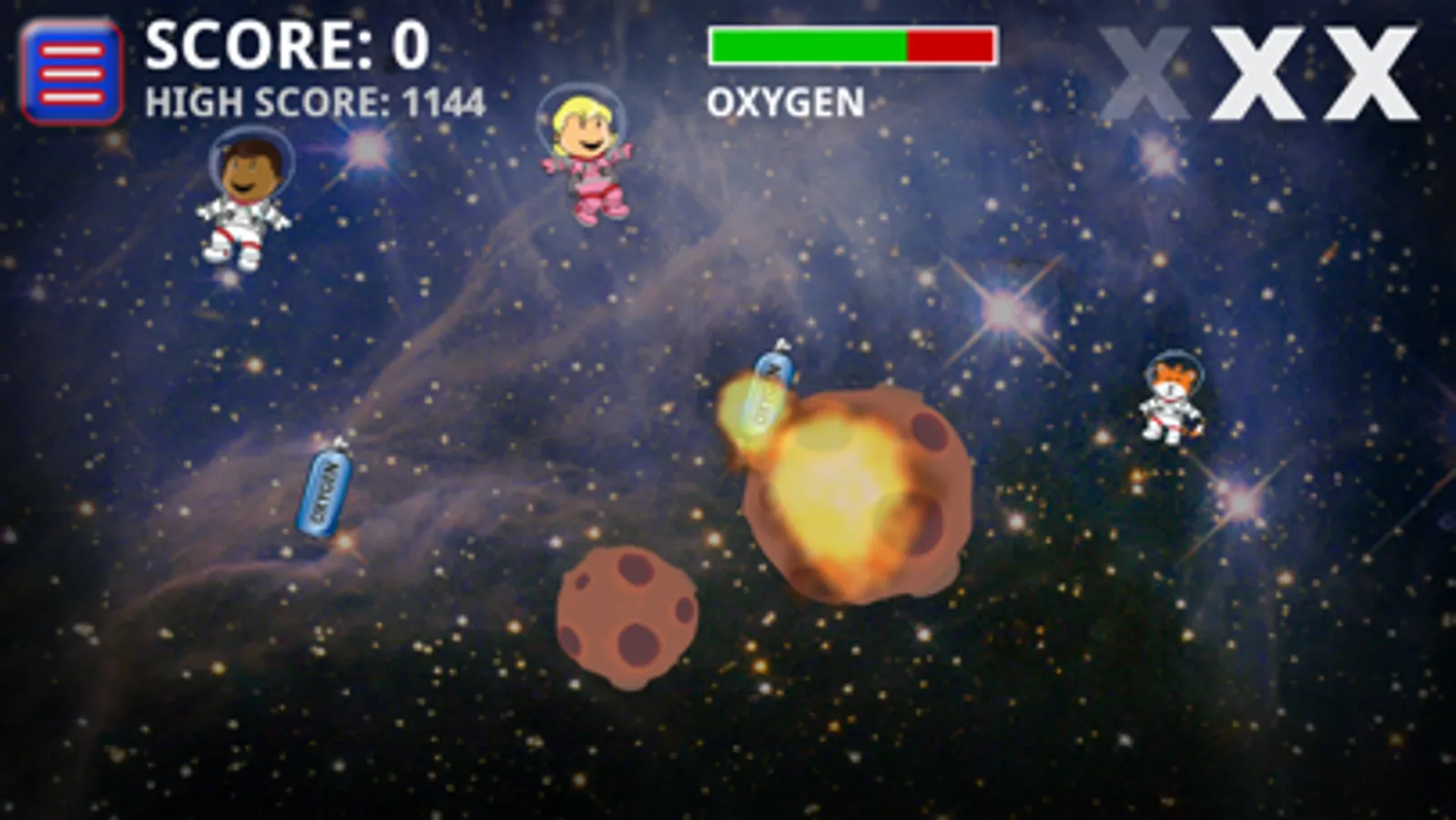Tap the boy astronaut floating in space
Screen dimensions: 1456x820
[x=246, y=196]
